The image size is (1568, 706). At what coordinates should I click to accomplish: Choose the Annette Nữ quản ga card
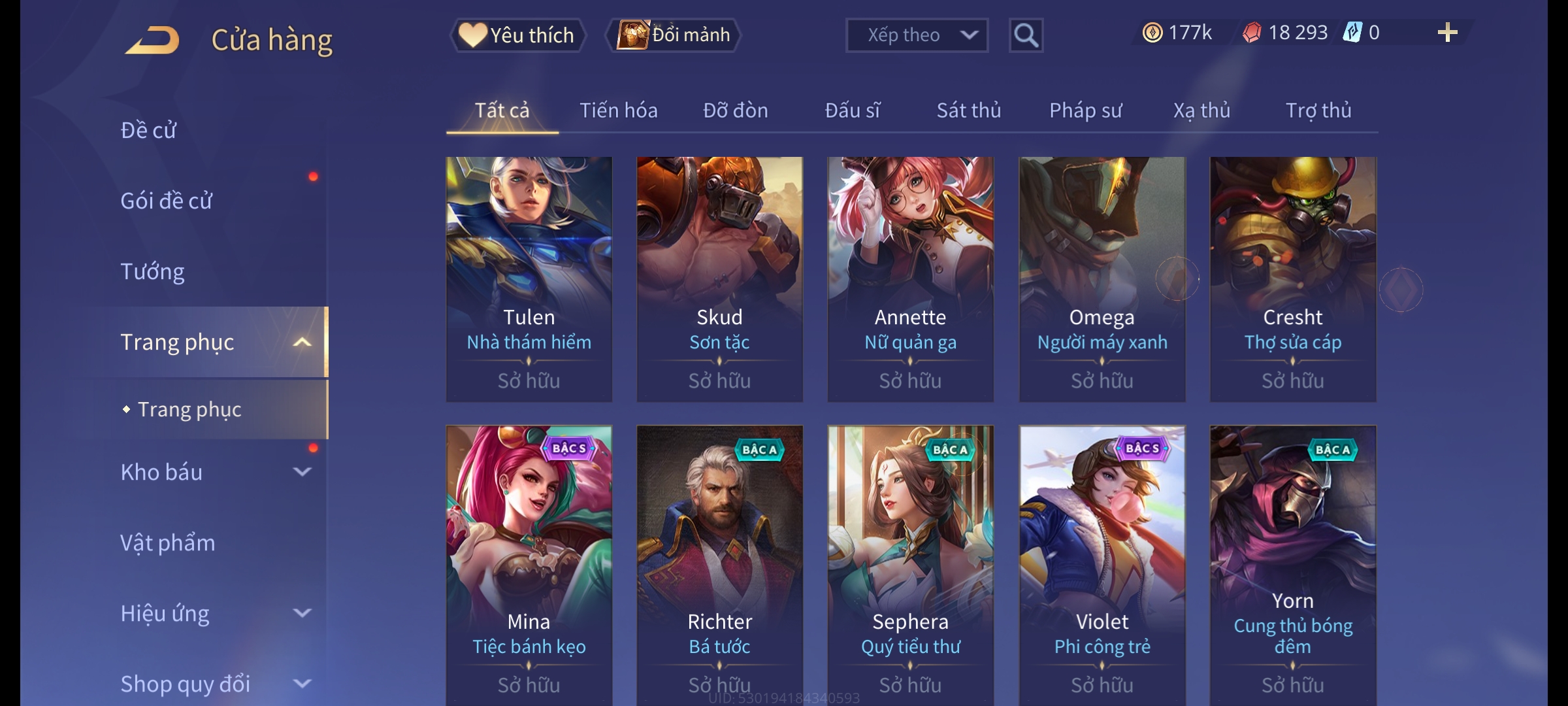(x=910, y=278)
